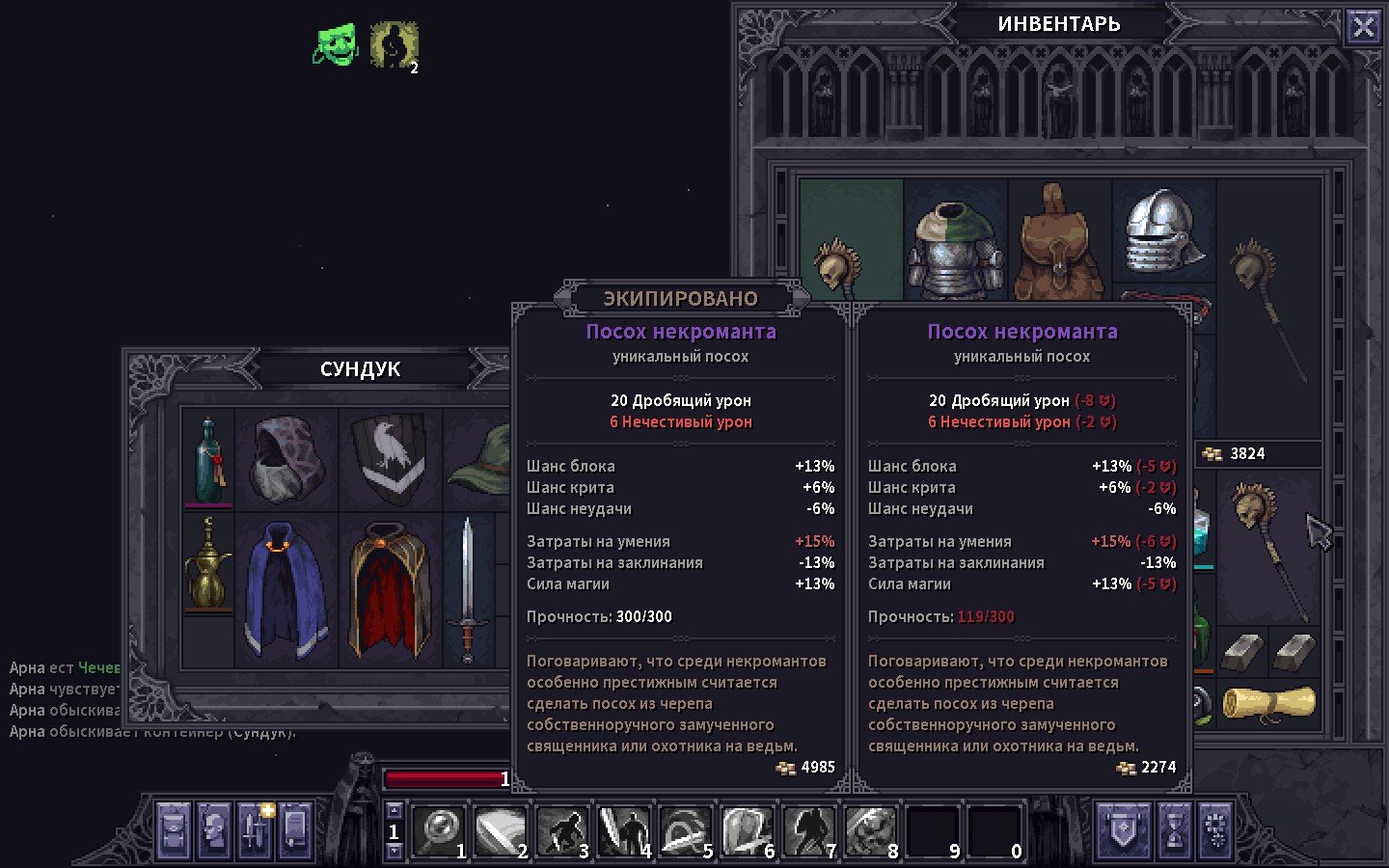Click the hourglass wait-turn button

[1174, 829]
